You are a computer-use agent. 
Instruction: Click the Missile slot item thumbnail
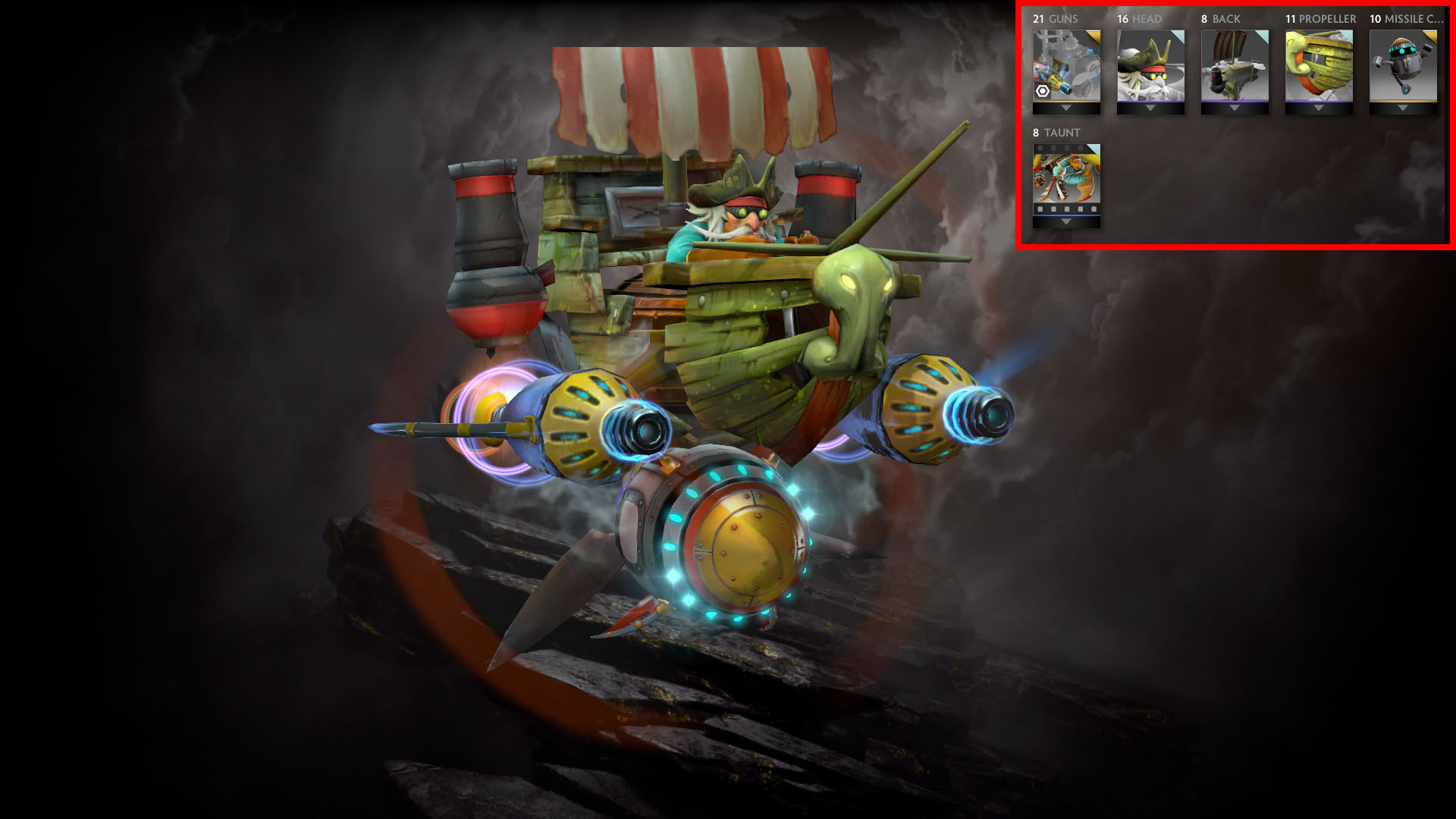(1403, 65)
